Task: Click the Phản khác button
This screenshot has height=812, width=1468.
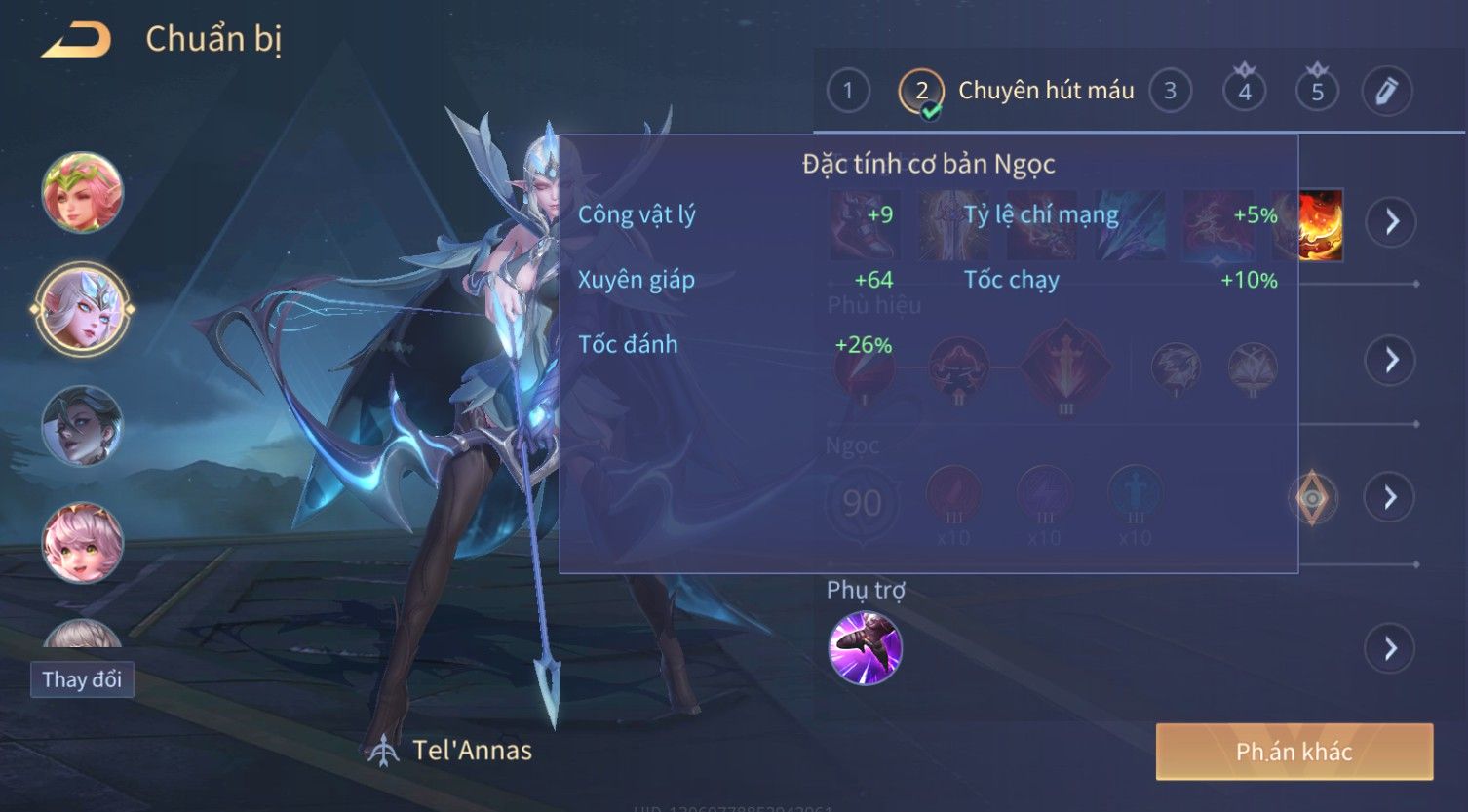Action: tap(1294, 752)
